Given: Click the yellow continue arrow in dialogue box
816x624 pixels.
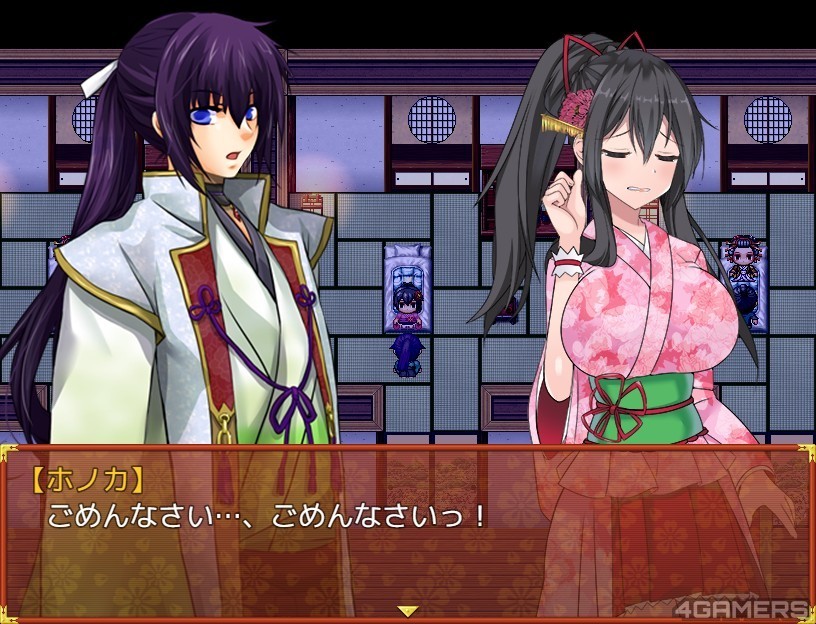Looking at the screenshot, I should click(x=407, y=610).
